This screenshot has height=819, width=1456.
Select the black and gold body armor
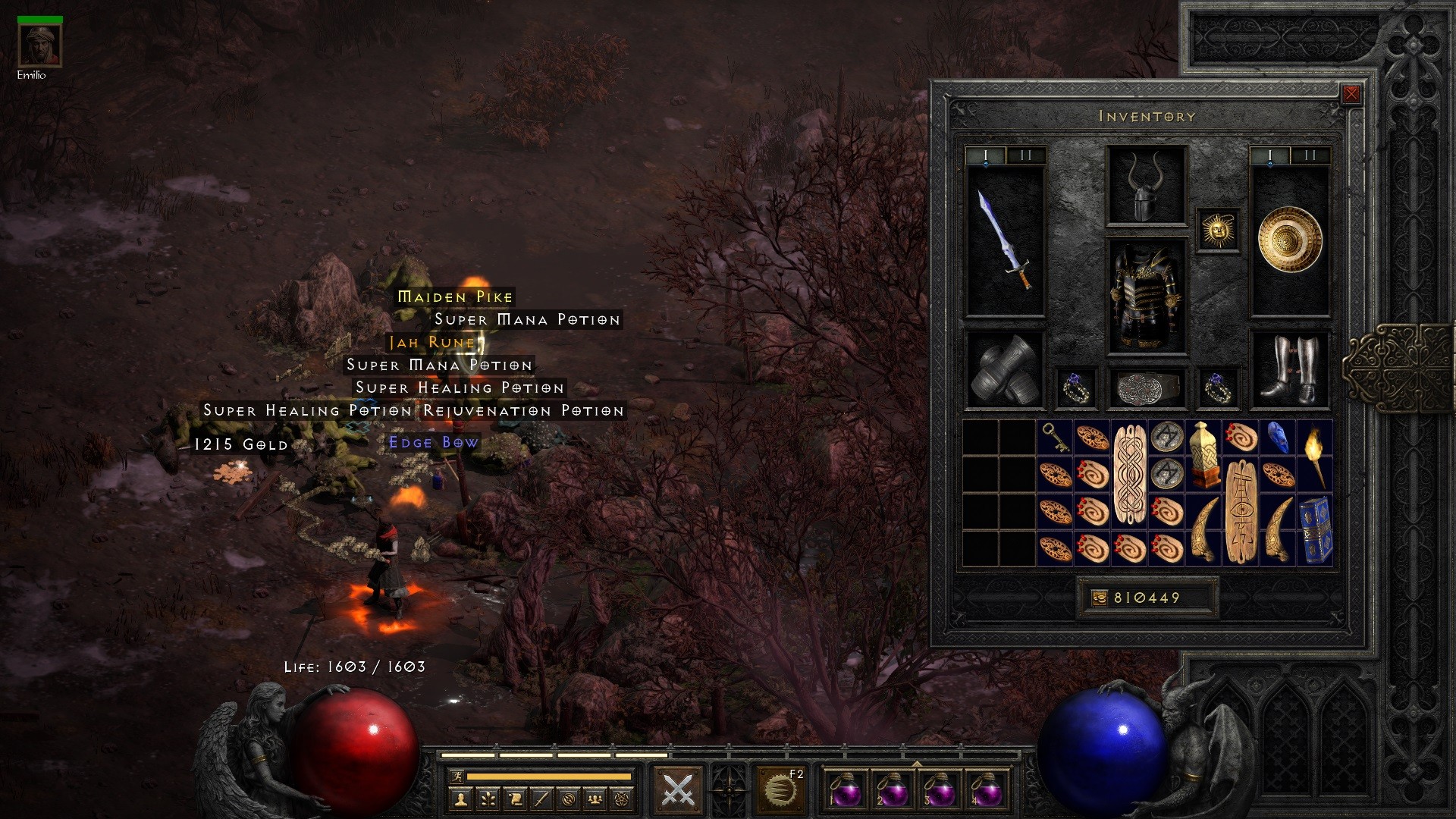coord(1146,296)
